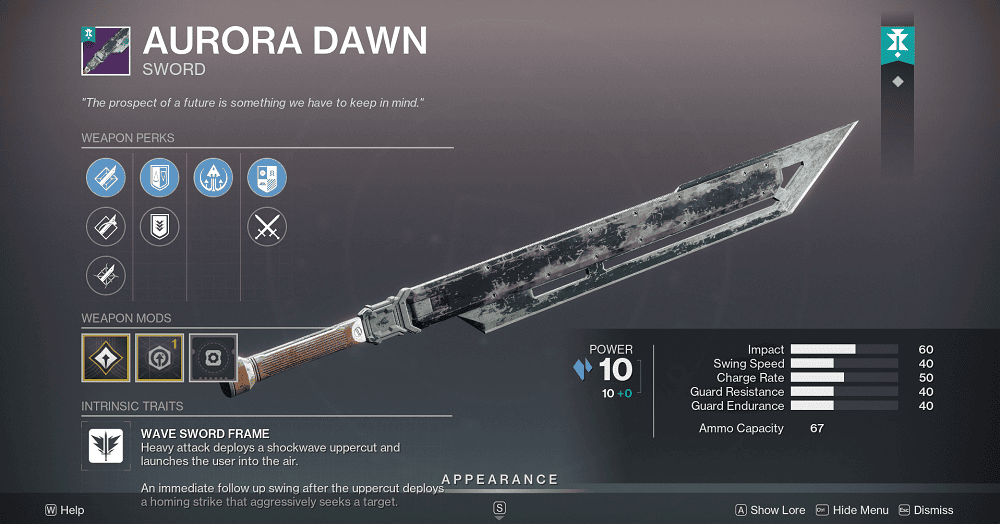This screenshot has height=524, width=1000.
Task: Click the Aurora Dawn weapon thumbnail
Action: (106, 50)
